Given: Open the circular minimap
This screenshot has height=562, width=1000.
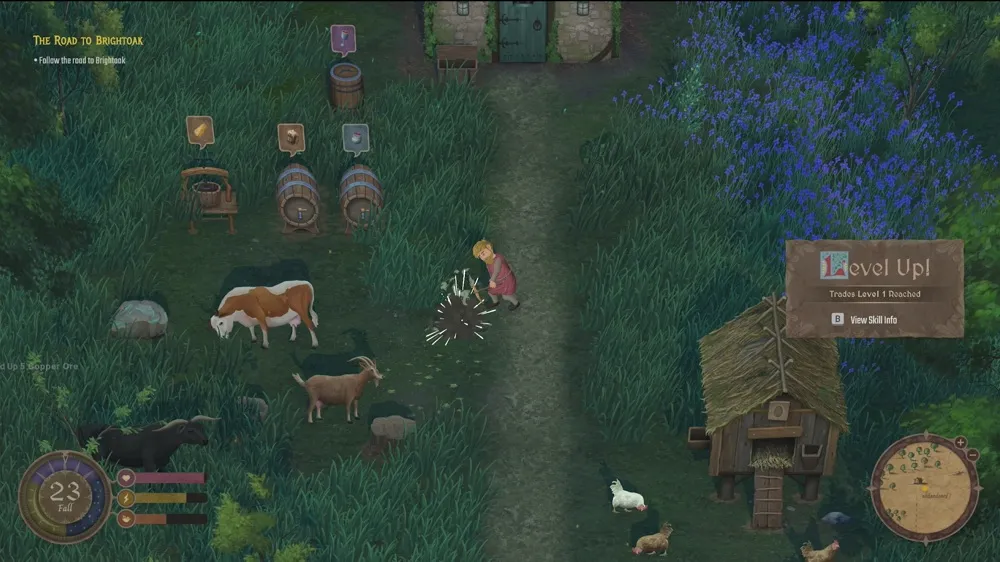Looking at the screenshot, I should [x=924, y=488].
